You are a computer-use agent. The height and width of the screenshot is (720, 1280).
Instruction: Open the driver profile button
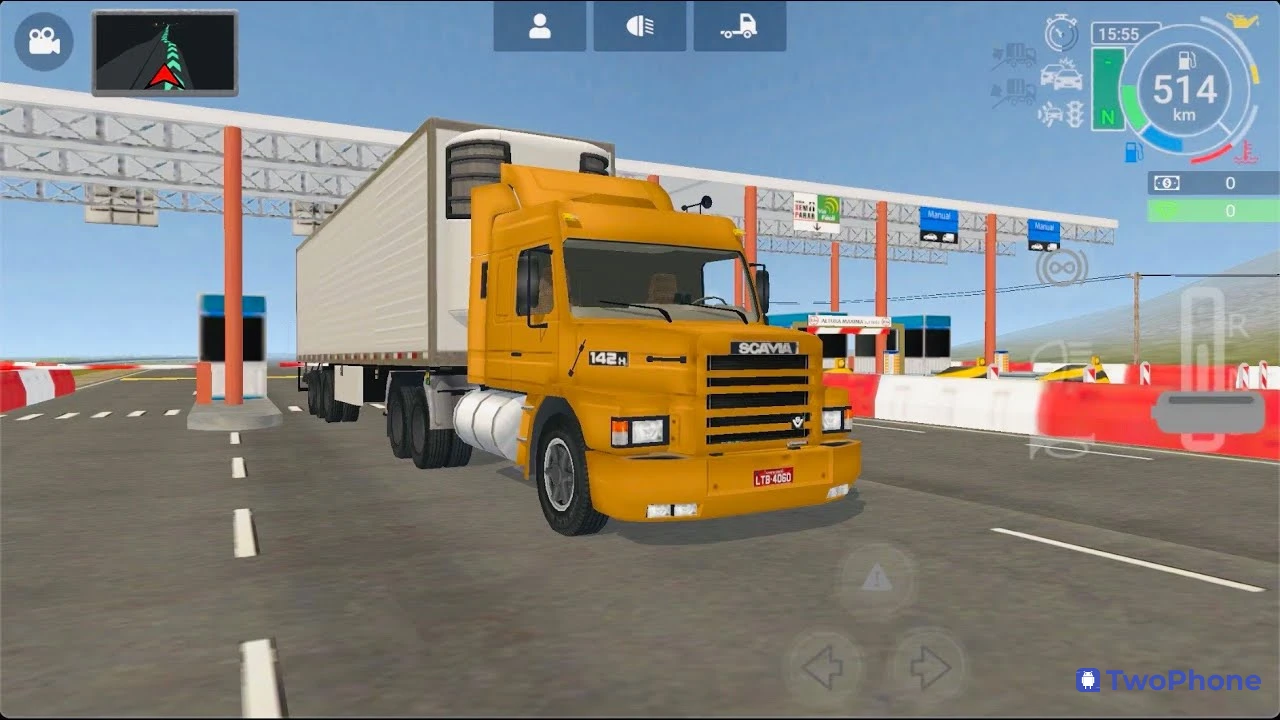540,28
